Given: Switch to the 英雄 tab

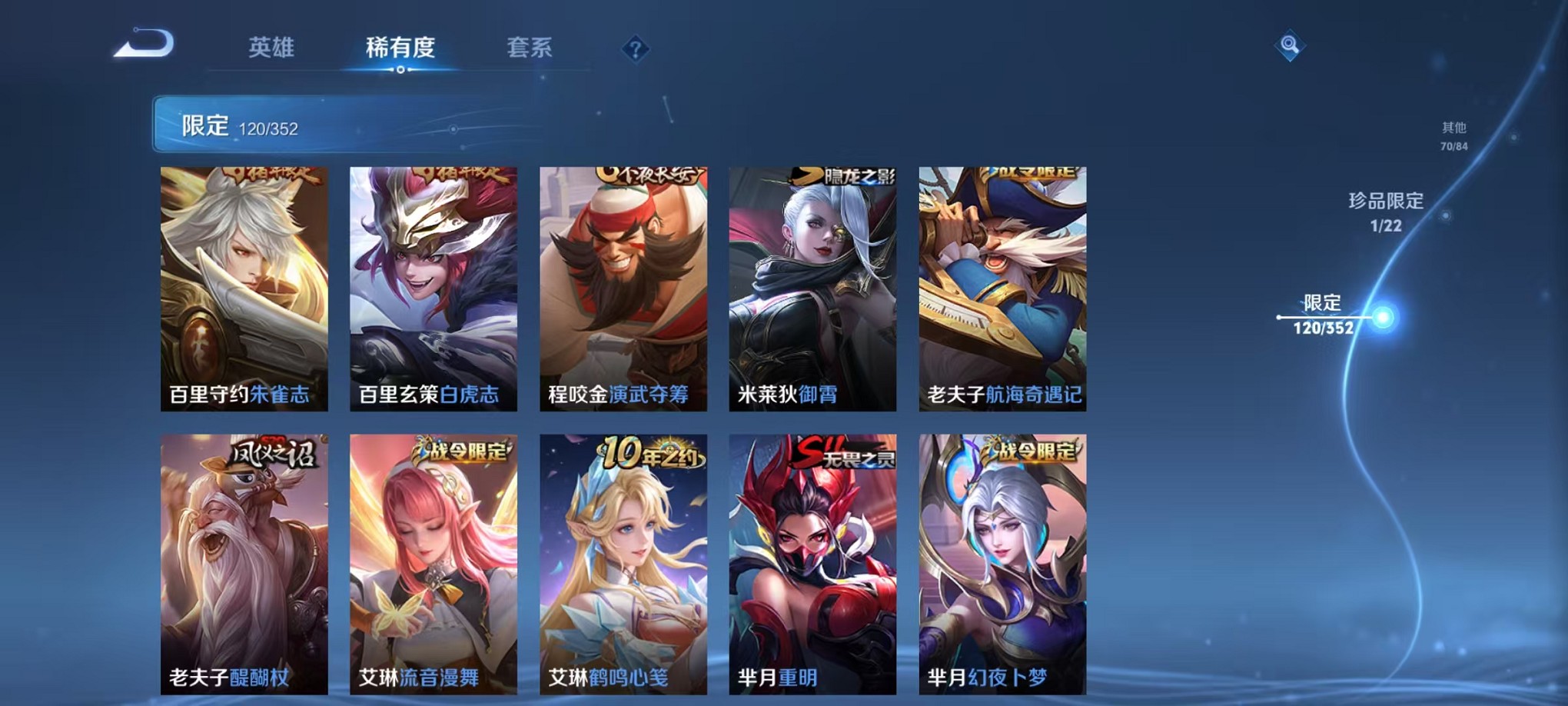Looking at the screenshot, I should 273,47.
